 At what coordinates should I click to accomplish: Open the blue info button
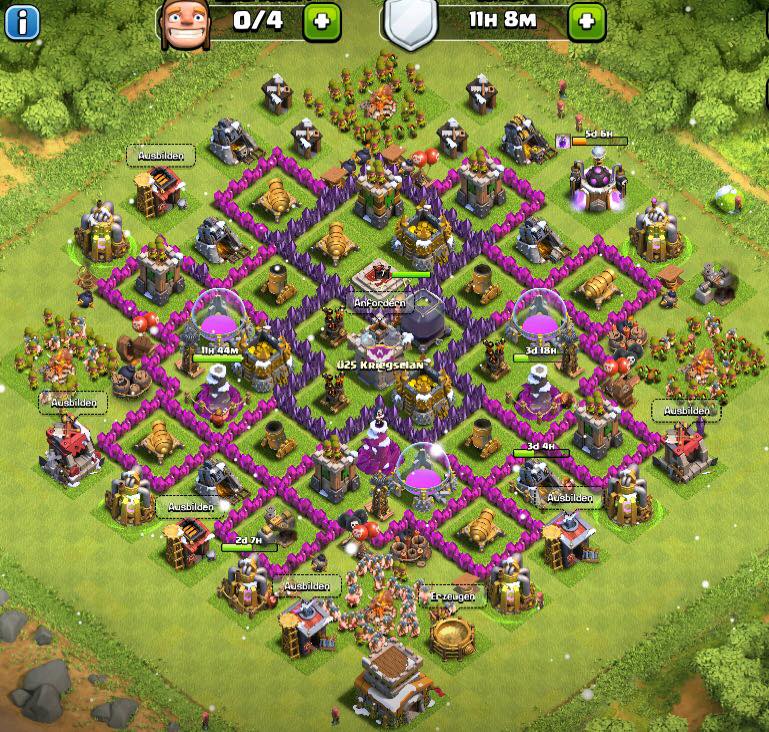[x=21, y=19]
